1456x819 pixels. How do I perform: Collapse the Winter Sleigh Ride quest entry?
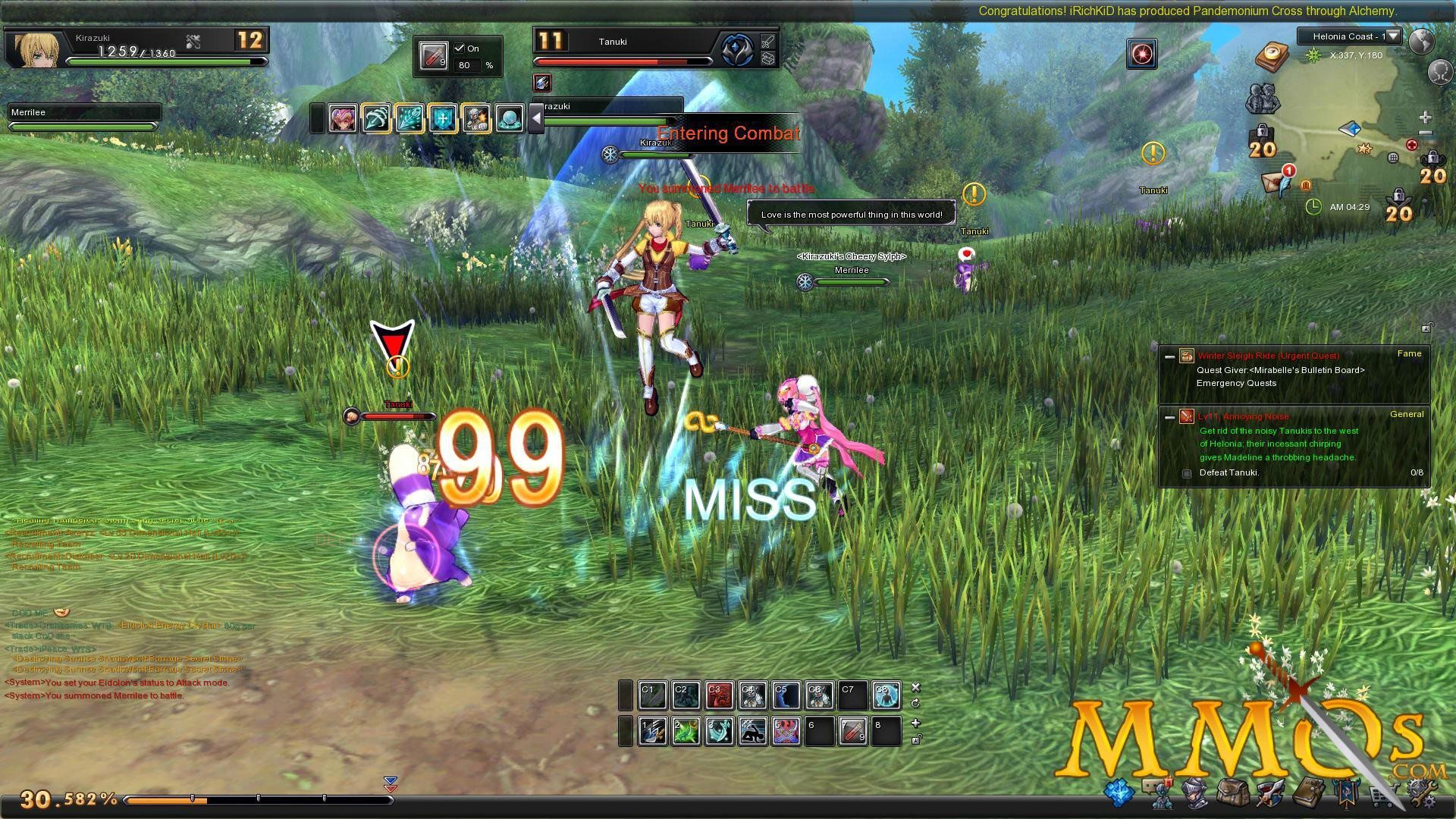pyautogui.click(x=1169, y=356)
